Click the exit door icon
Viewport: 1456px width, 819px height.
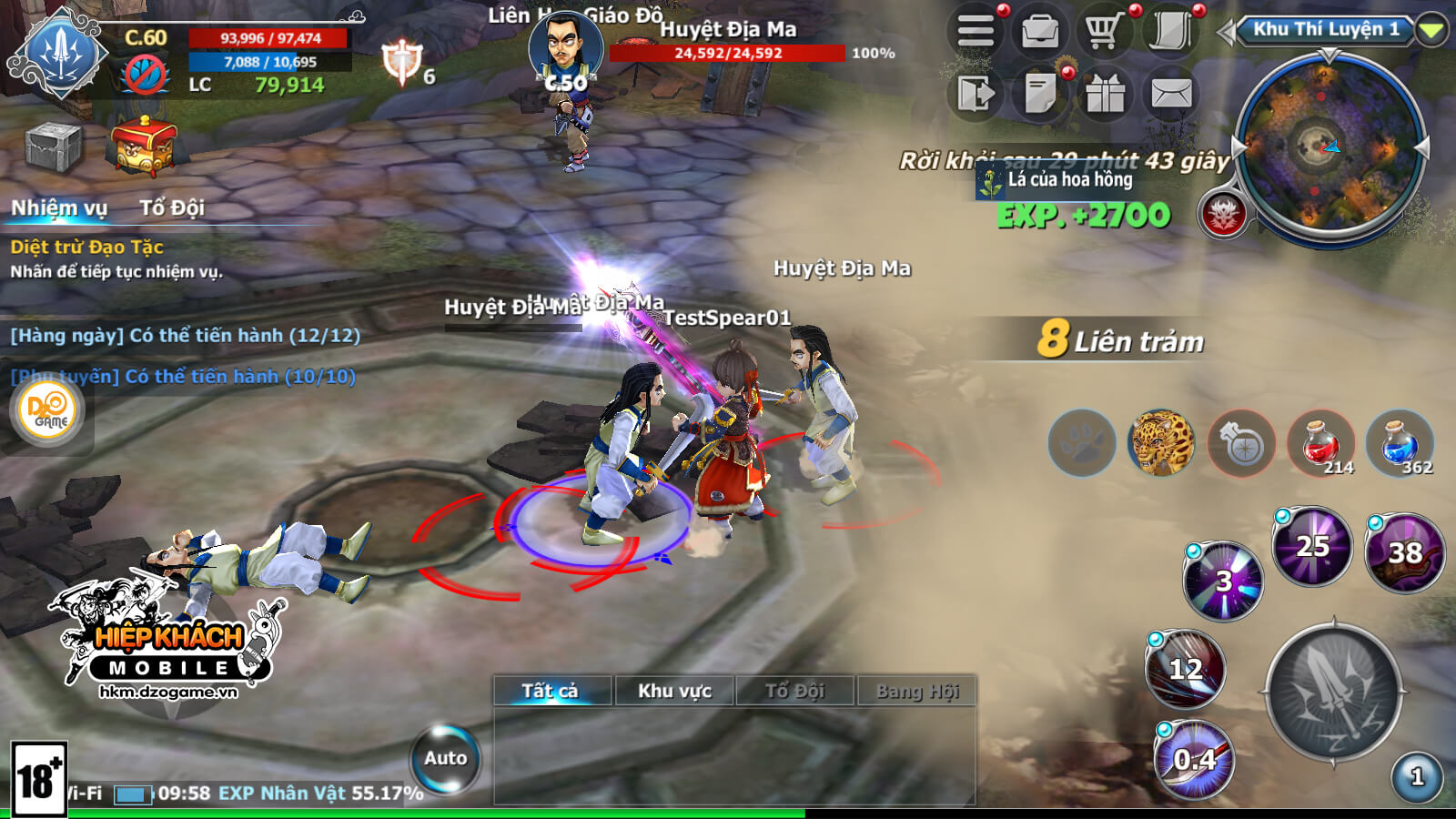[976, 94]
